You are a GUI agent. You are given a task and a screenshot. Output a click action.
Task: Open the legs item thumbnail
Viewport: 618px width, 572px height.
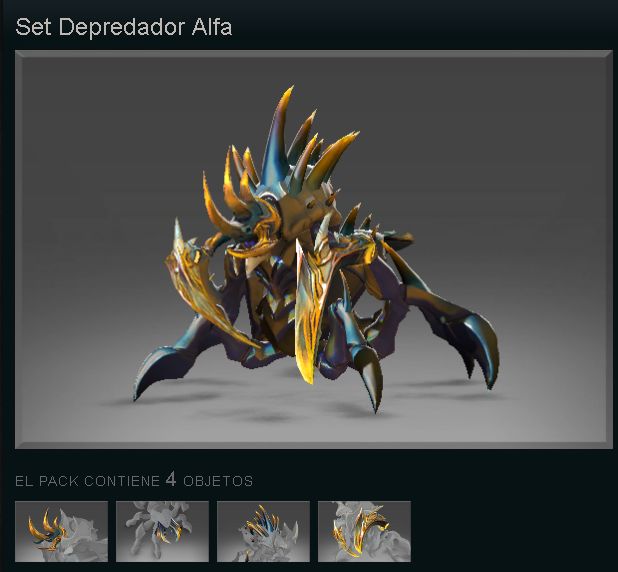(162, 531)
